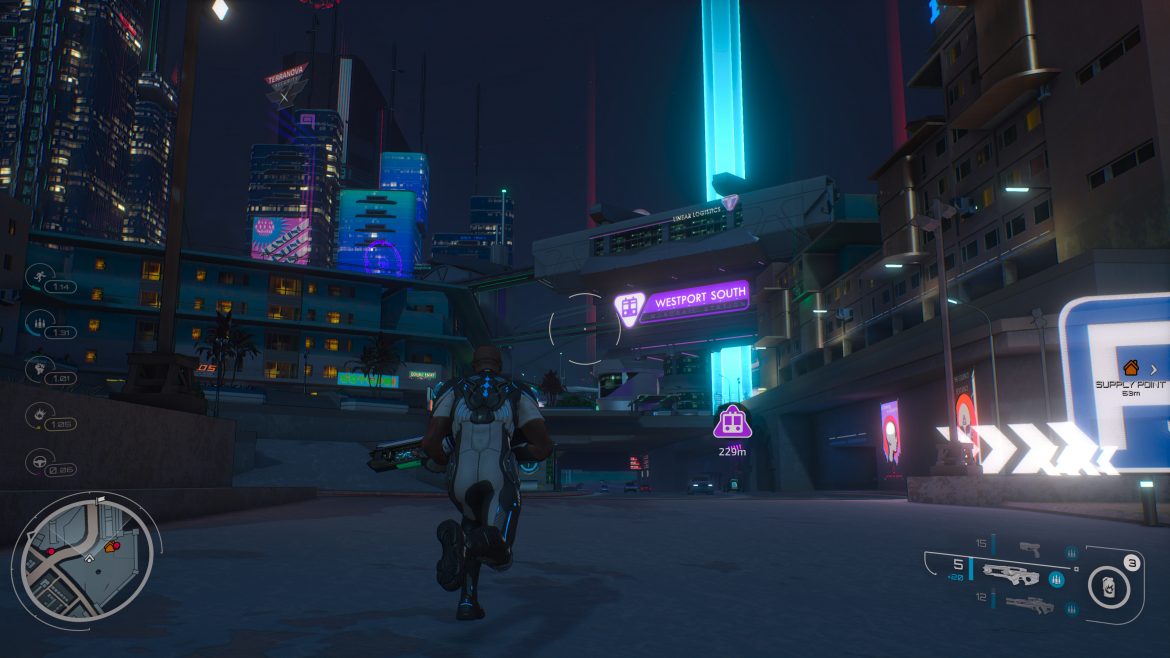Click the Supply Point house marker
1170x658 pixels.
(x=1131, y=368)
